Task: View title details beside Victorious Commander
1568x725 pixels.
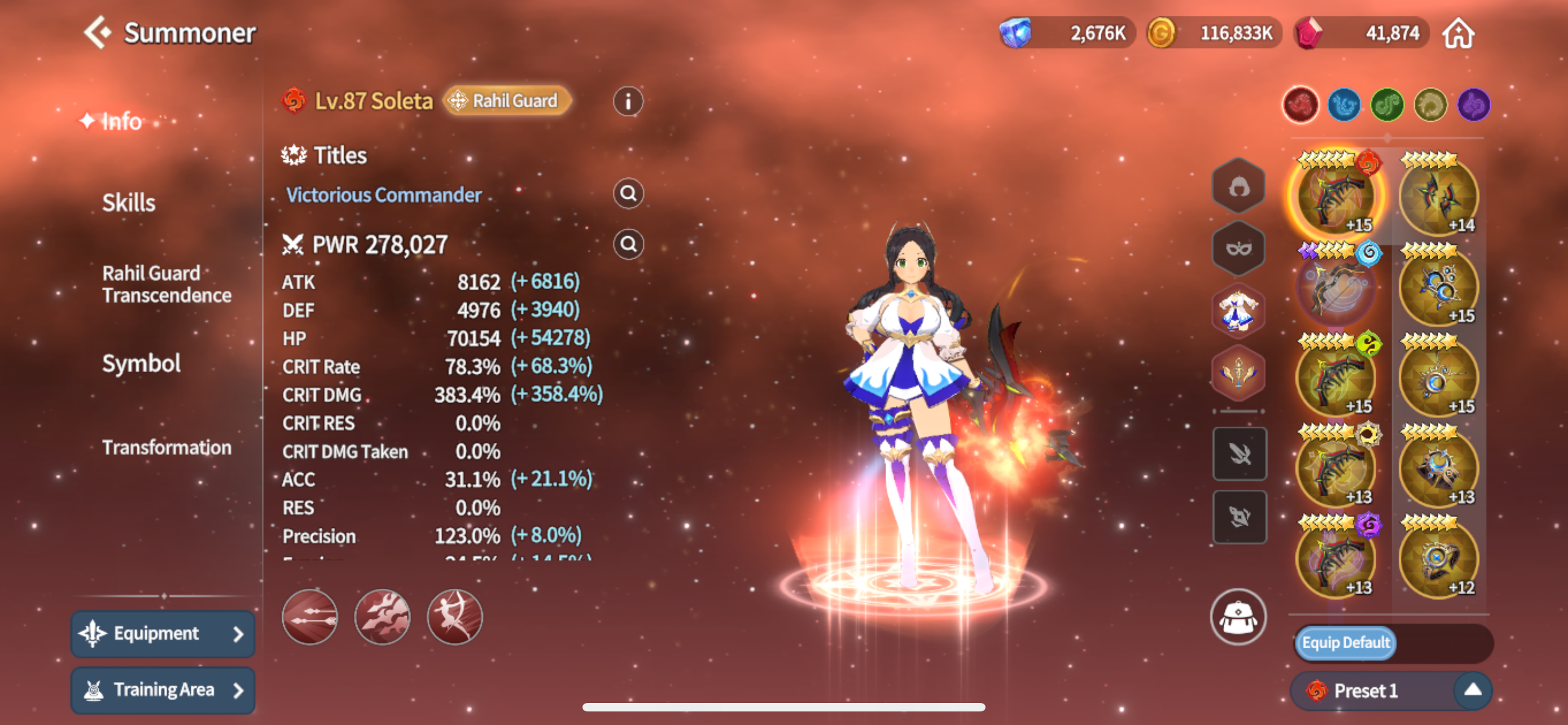Action: tap(628, 194)
